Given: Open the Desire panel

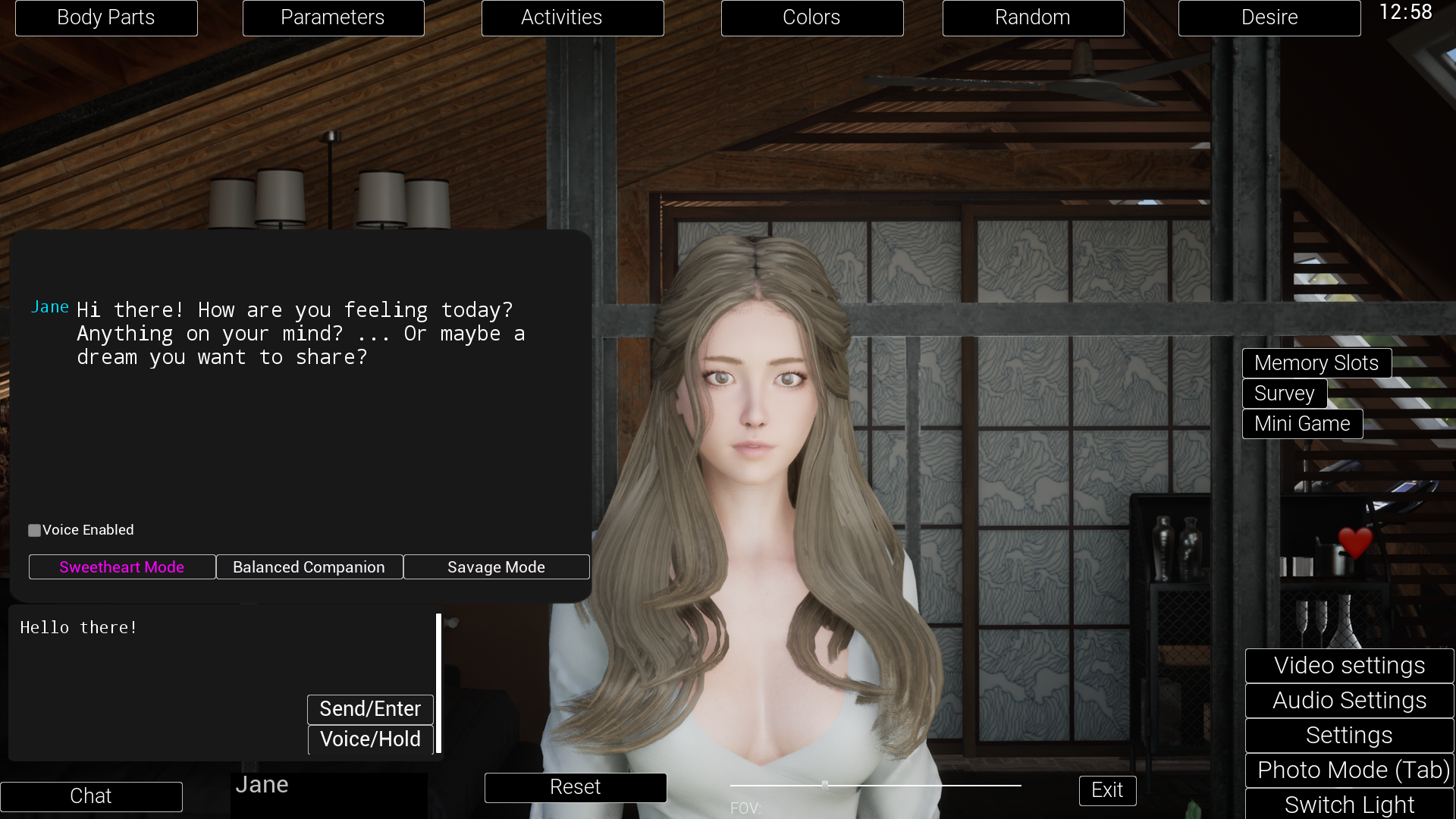Looking at the screenshot, I should click(1269, 17).
